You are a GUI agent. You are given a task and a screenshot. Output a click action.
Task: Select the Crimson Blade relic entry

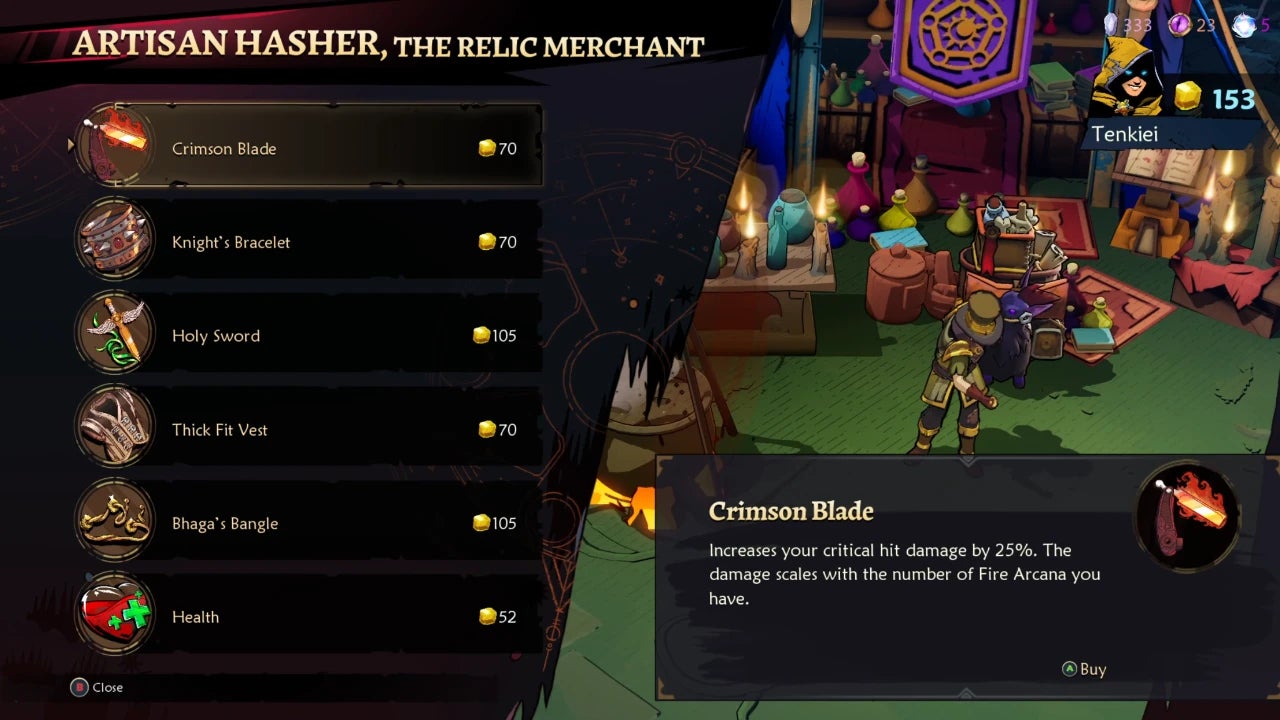[310, 148]
